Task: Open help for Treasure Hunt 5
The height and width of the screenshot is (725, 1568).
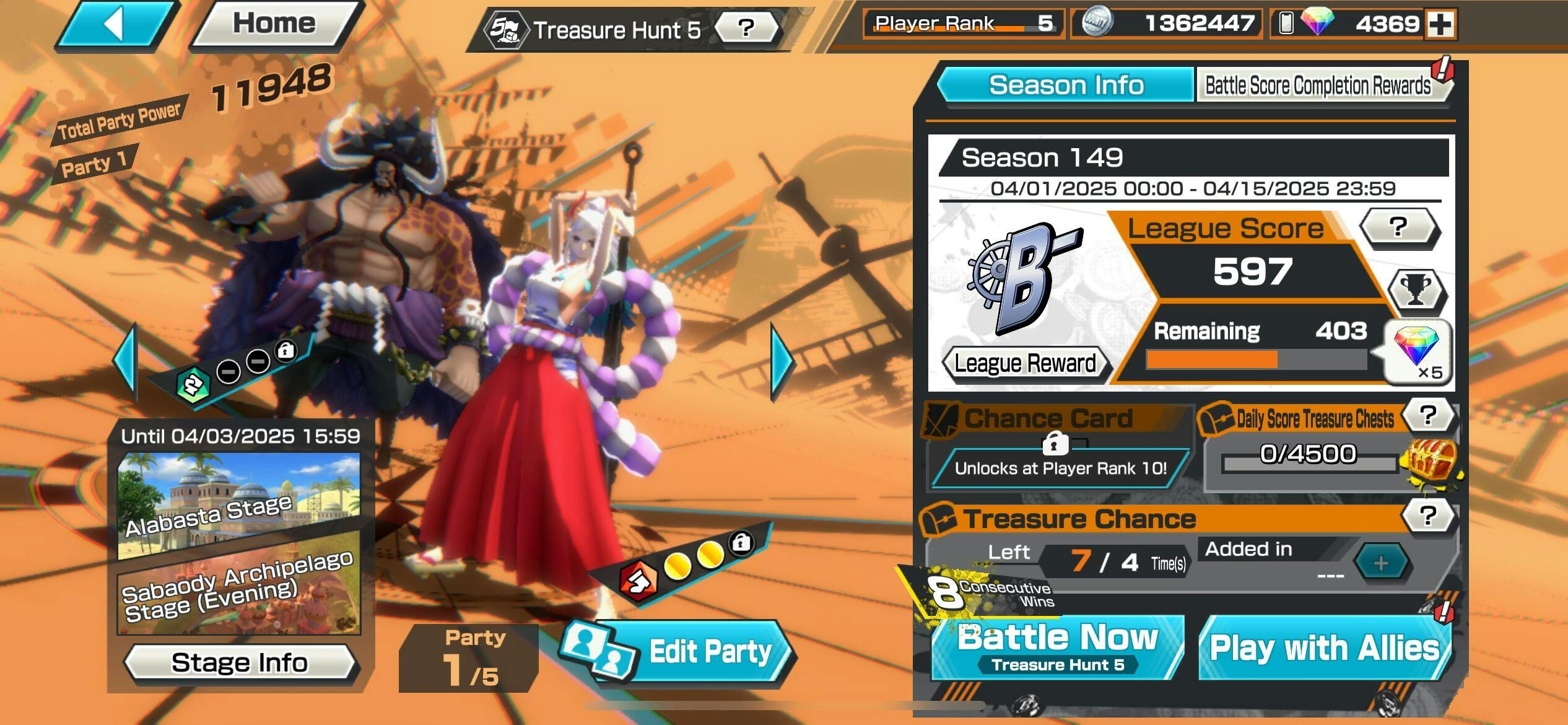Action: (x=746, y=29)
